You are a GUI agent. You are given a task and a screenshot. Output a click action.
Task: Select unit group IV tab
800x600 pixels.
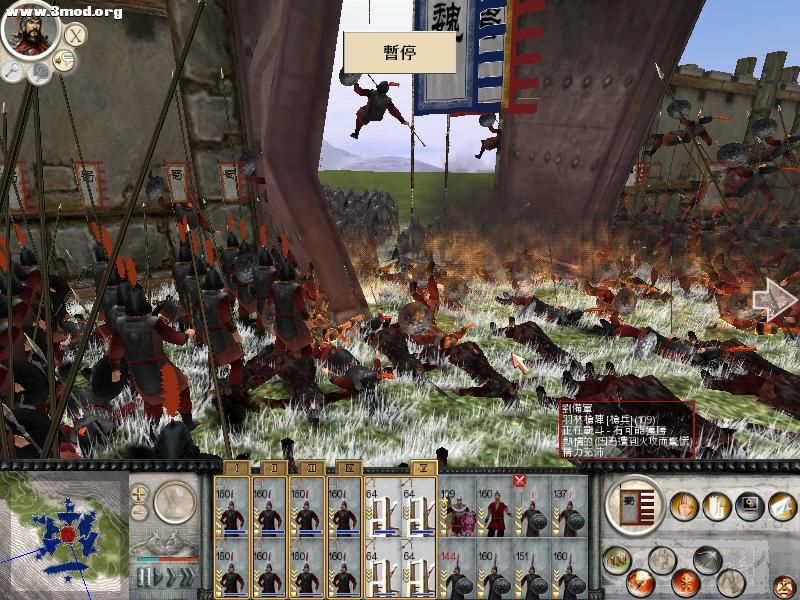pyautogui.click(x=346, y=468)
